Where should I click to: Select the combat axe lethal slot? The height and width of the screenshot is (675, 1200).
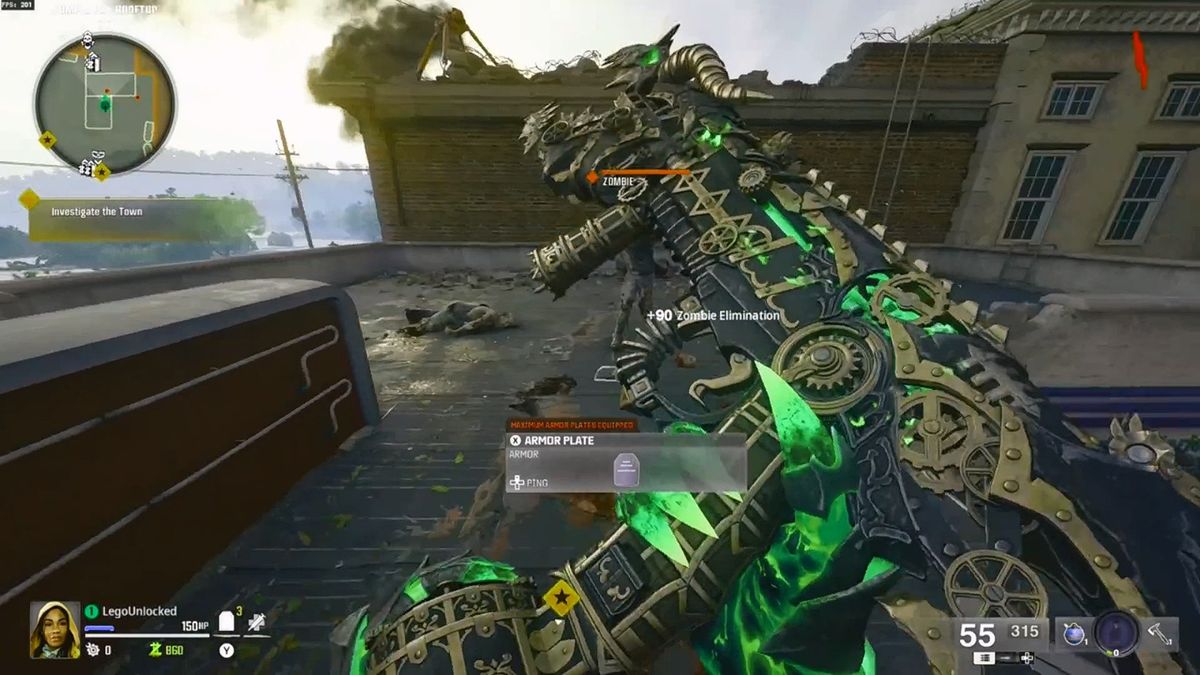[1160, 633]
